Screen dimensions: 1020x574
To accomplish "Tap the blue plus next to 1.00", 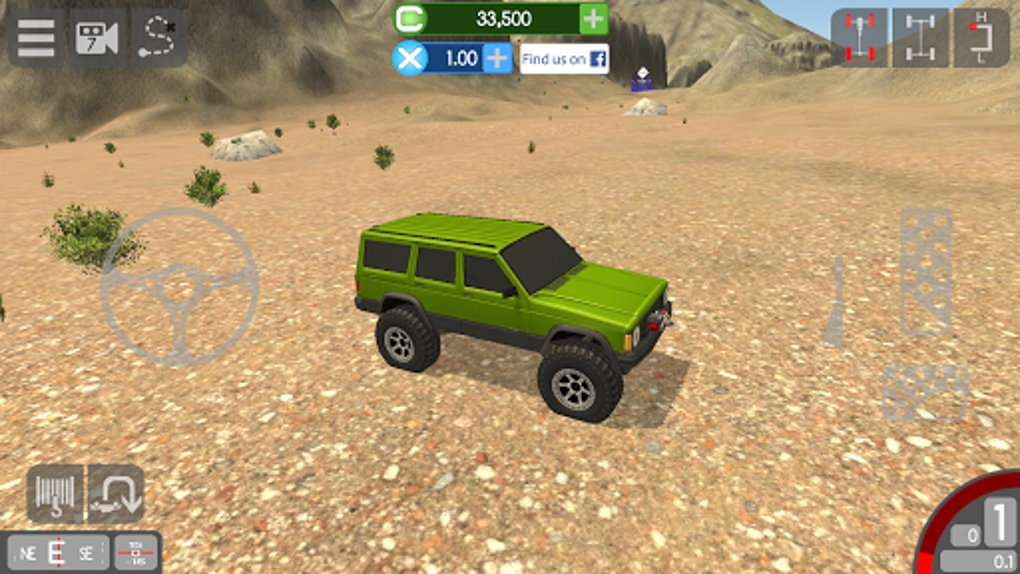I will tap(497, 58).
